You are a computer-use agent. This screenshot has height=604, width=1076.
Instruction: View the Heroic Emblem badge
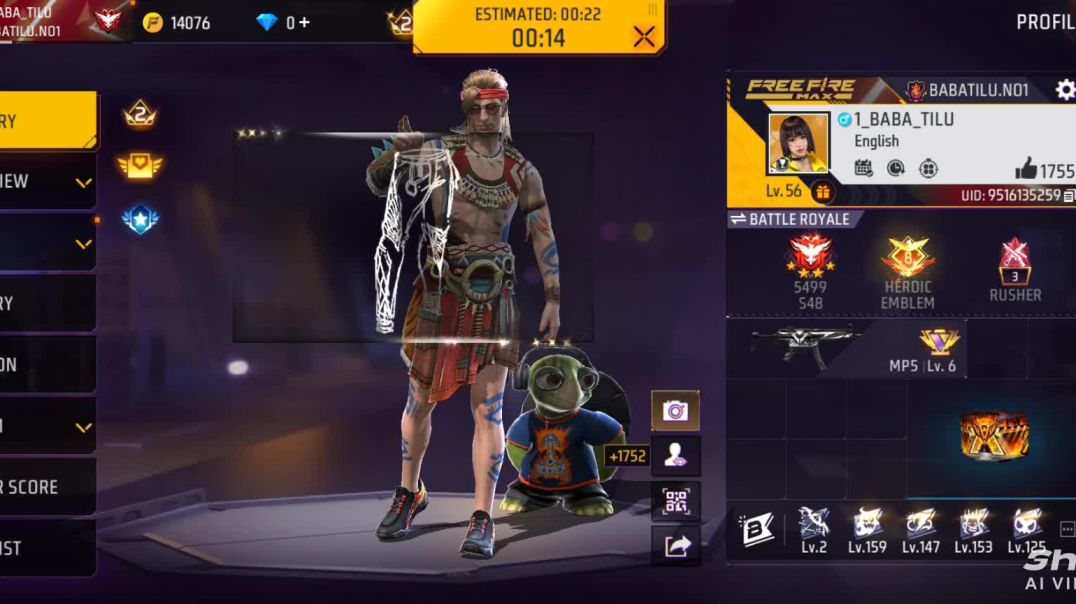coord(908,258)
